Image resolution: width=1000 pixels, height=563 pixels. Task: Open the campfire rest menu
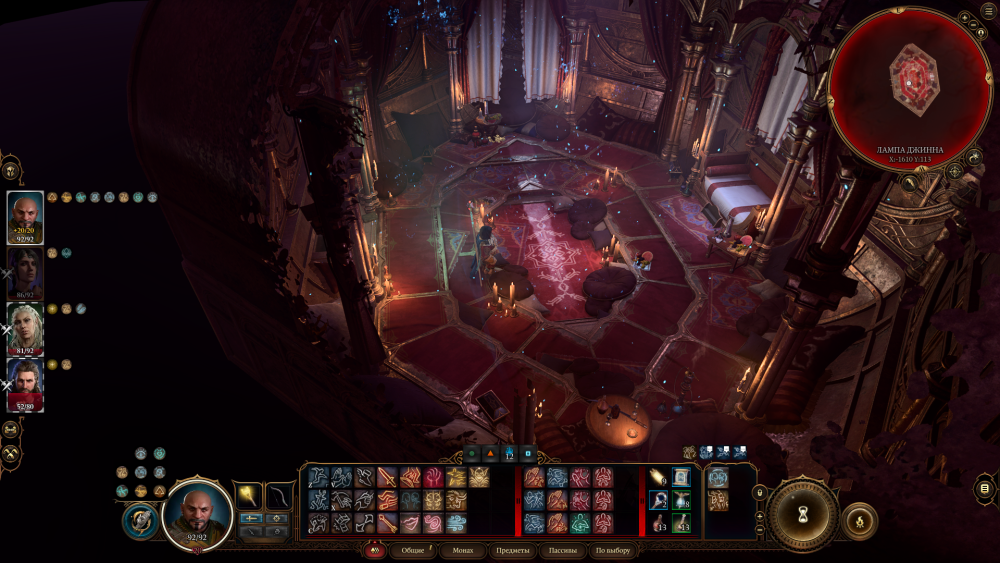pos(860,521)
